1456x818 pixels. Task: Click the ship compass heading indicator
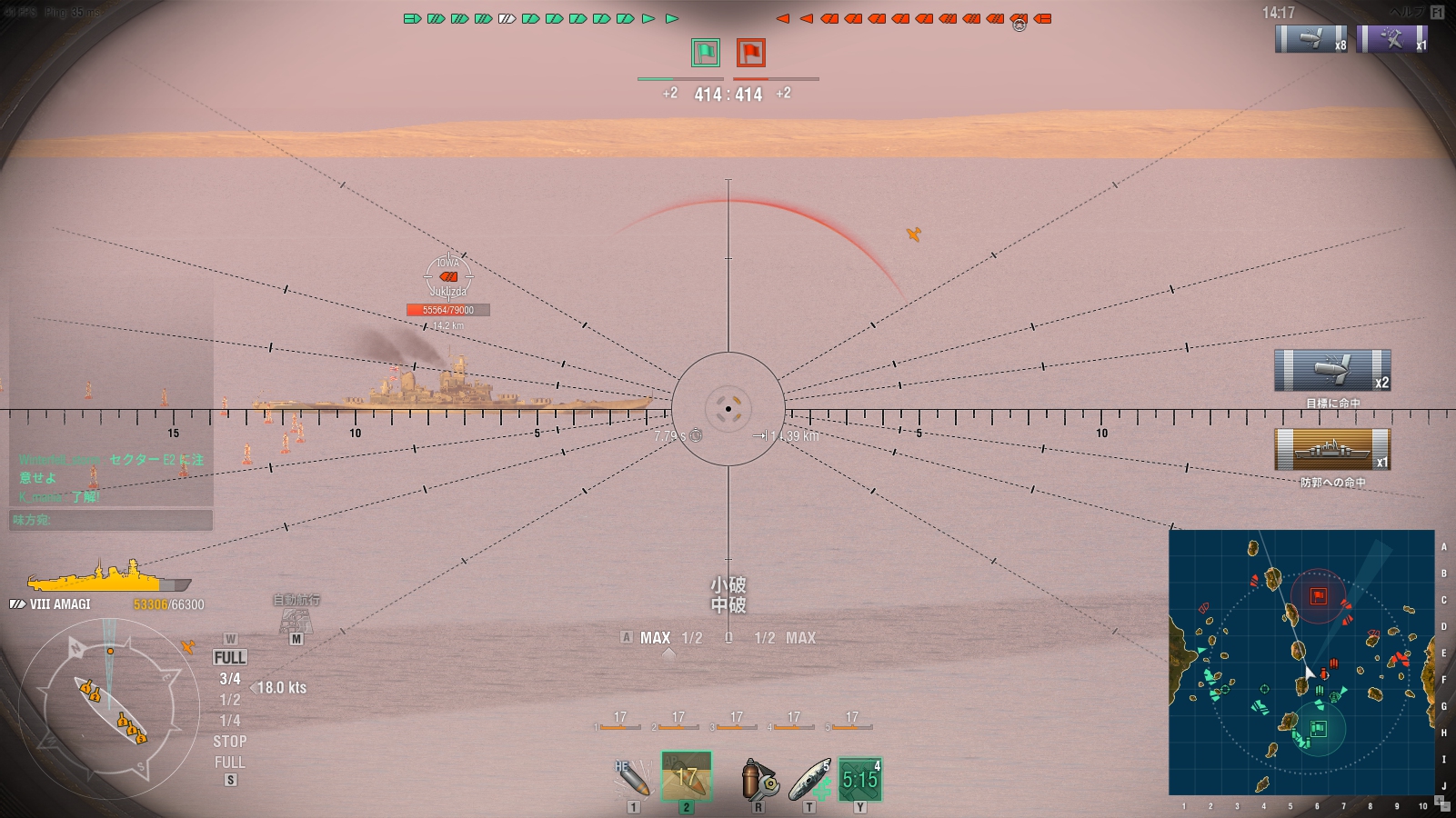pos(109,709)
